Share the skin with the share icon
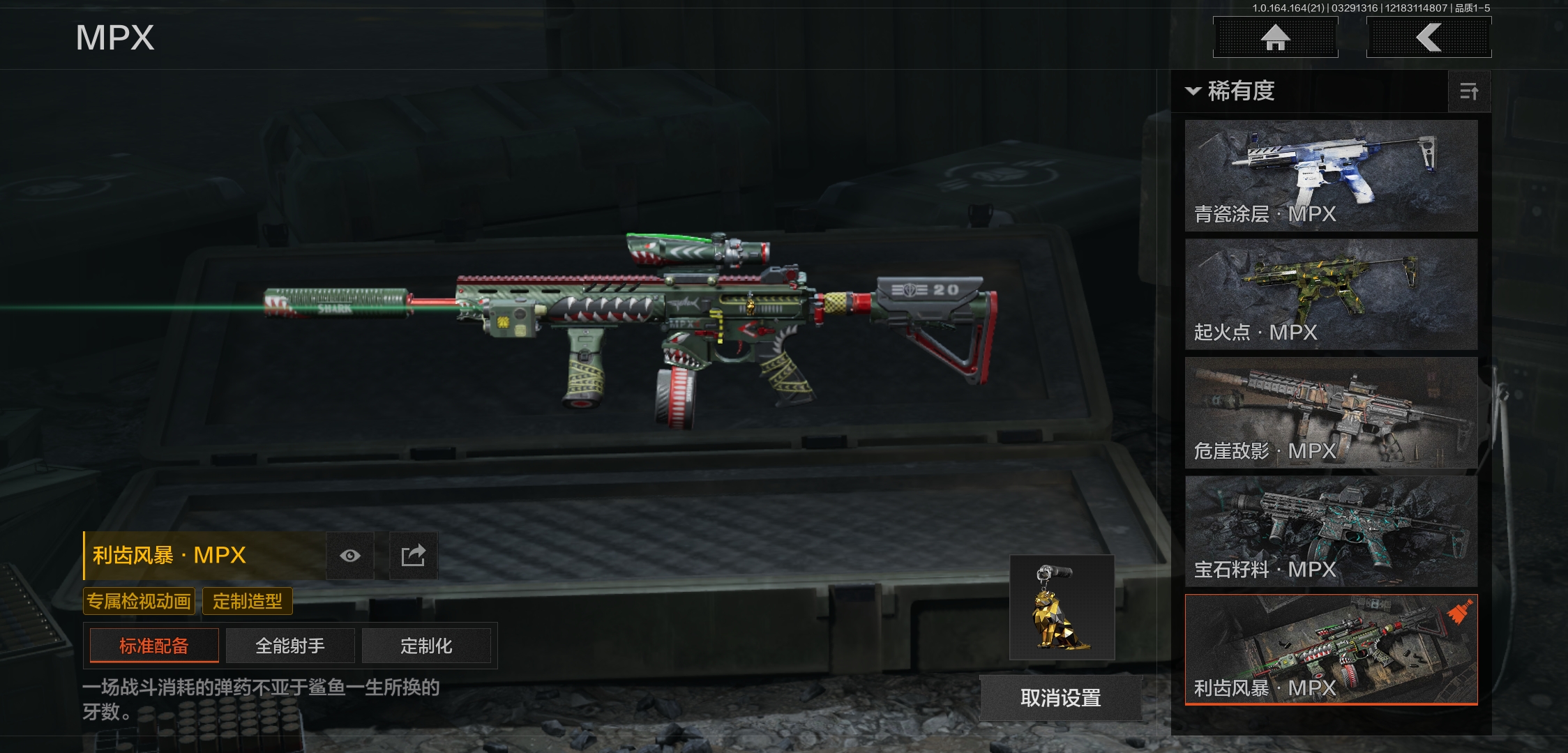Viewport: 1568px width, 753px height. pyautogui.click(x=413, y=556)
